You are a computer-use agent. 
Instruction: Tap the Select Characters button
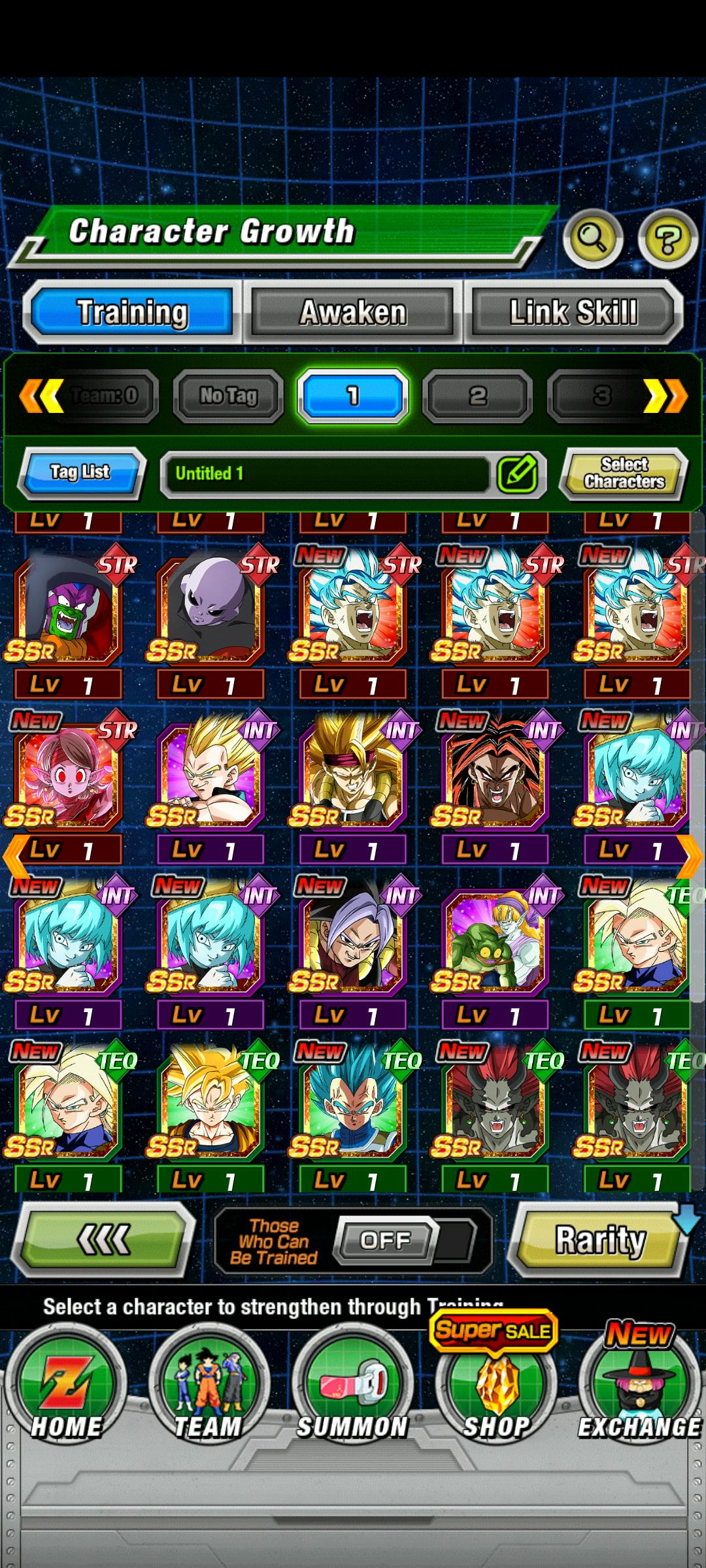(624, 473)
